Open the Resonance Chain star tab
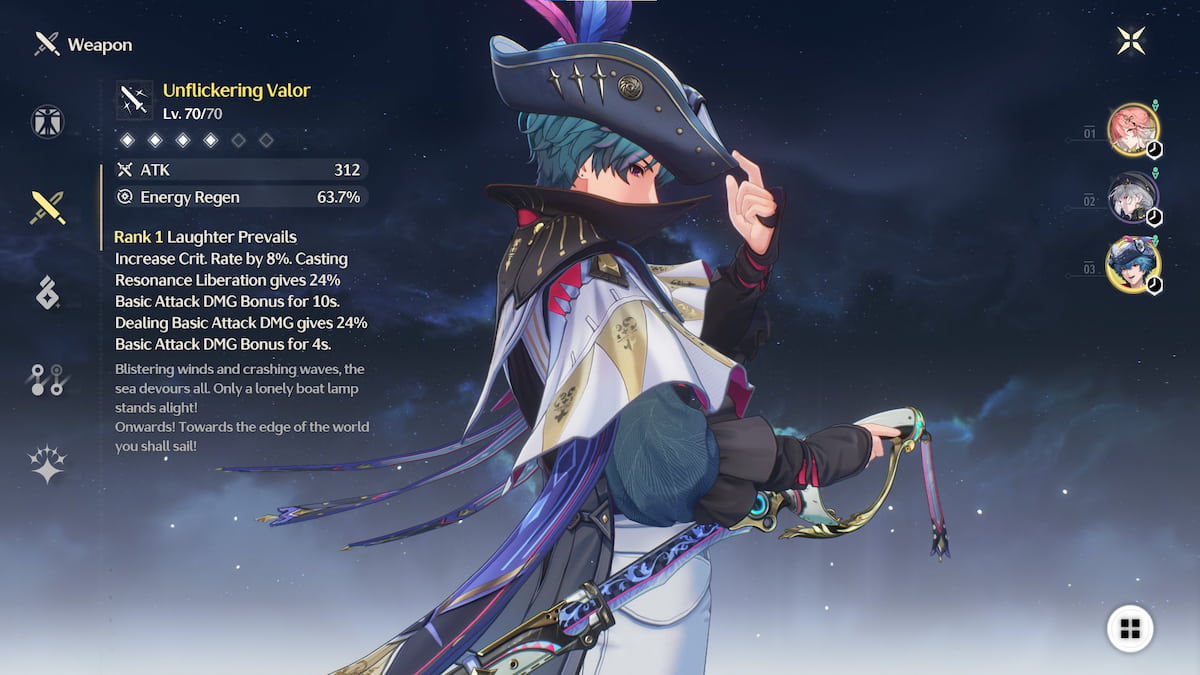Screen dimensions: 1200x675 (47, 464)
